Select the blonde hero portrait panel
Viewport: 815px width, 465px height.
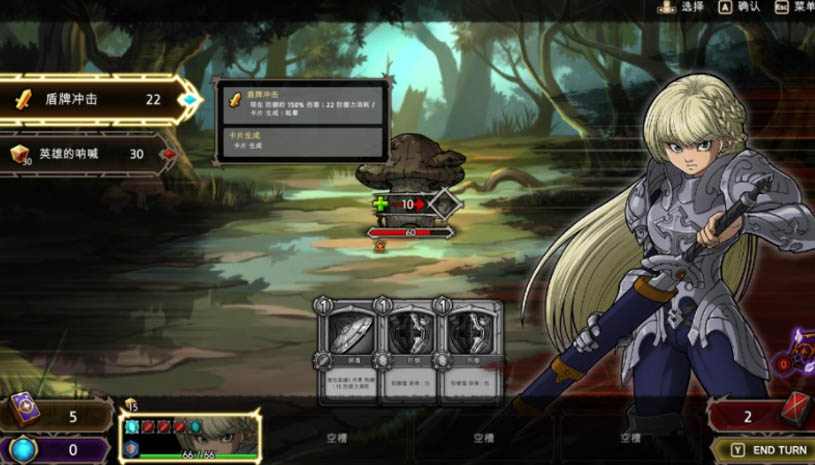[x=189, y=438]
